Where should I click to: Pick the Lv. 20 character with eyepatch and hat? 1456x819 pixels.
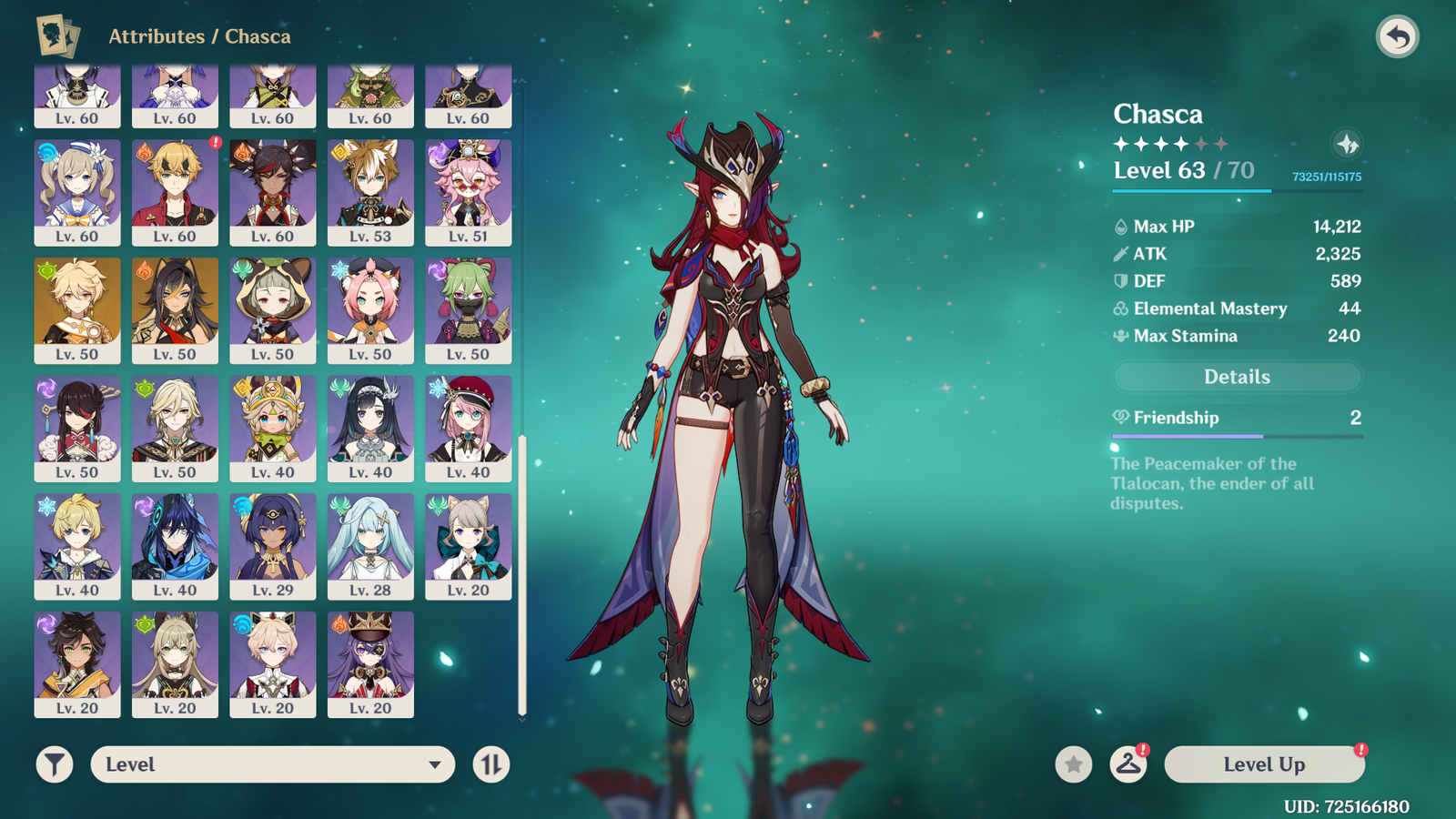click(370, 664)
